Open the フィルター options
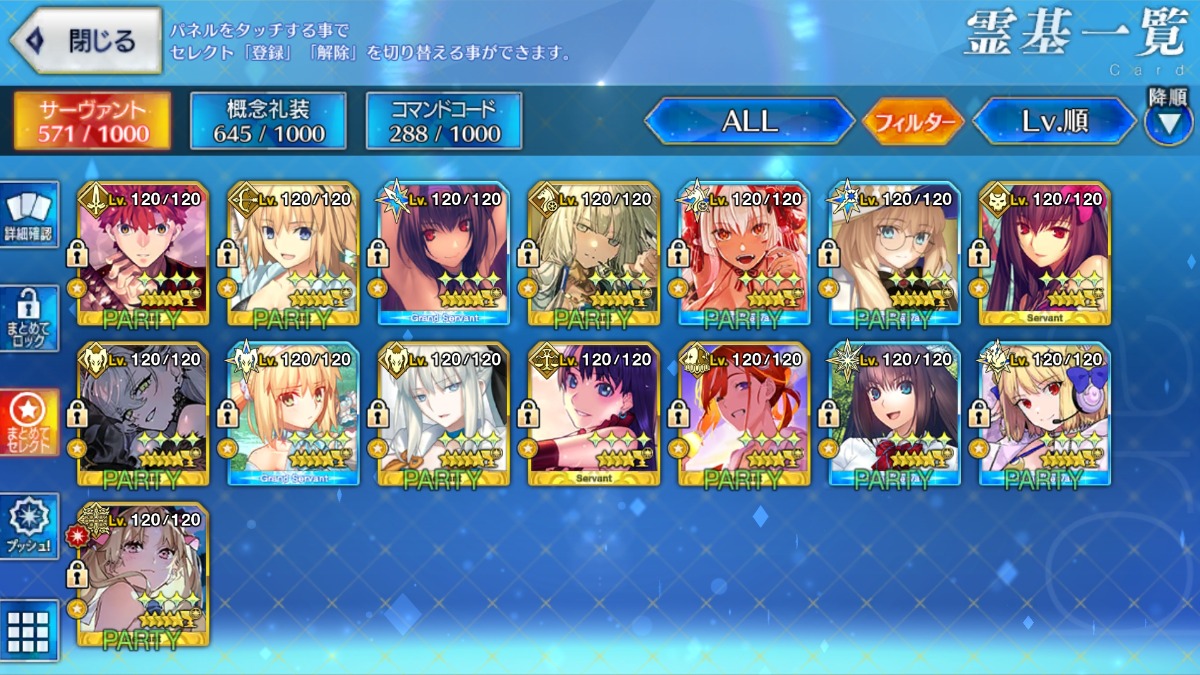1200x675 pixels. [912, 122]
